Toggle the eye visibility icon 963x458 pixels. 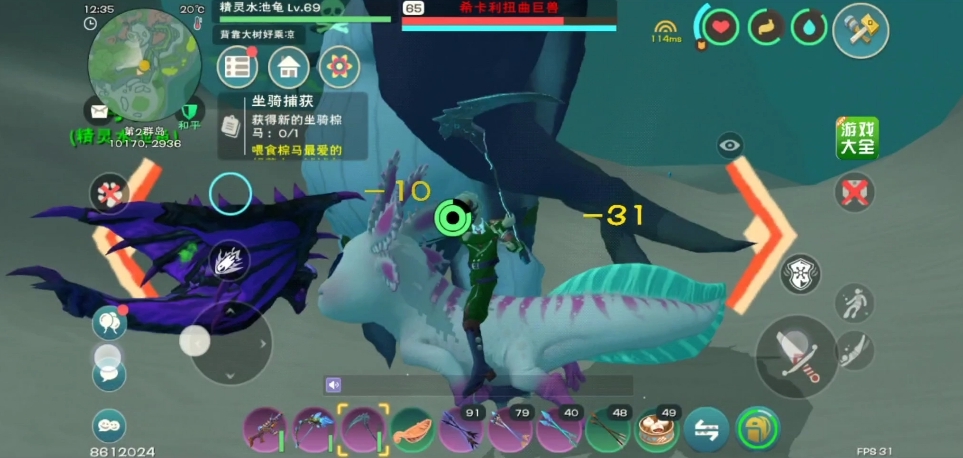point(731,146)
